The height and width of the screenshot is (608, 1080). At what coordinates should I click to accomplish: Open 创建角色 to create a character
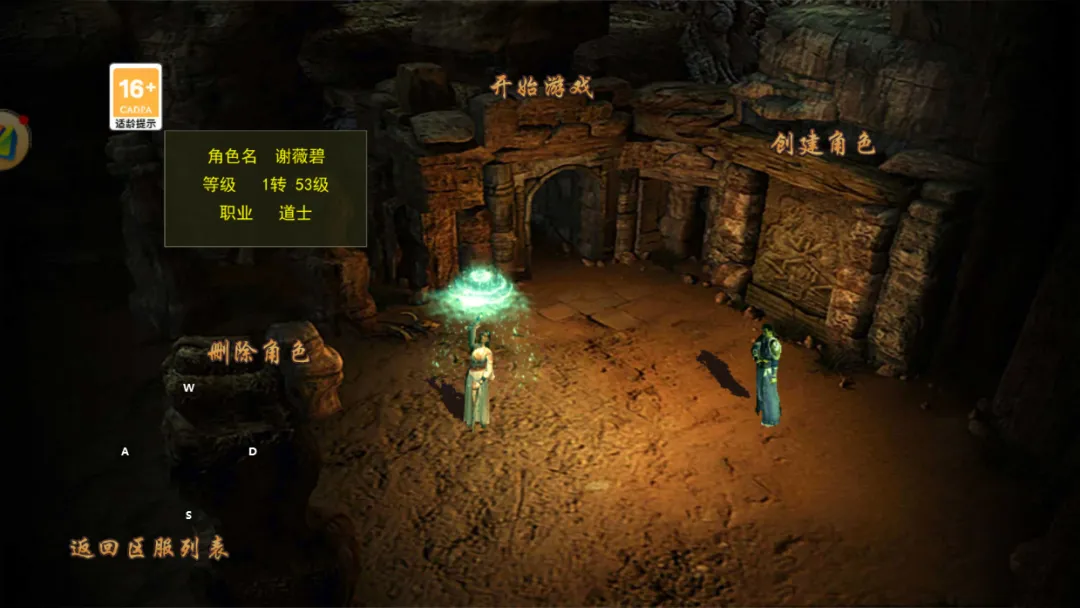[x=823, y=144]
